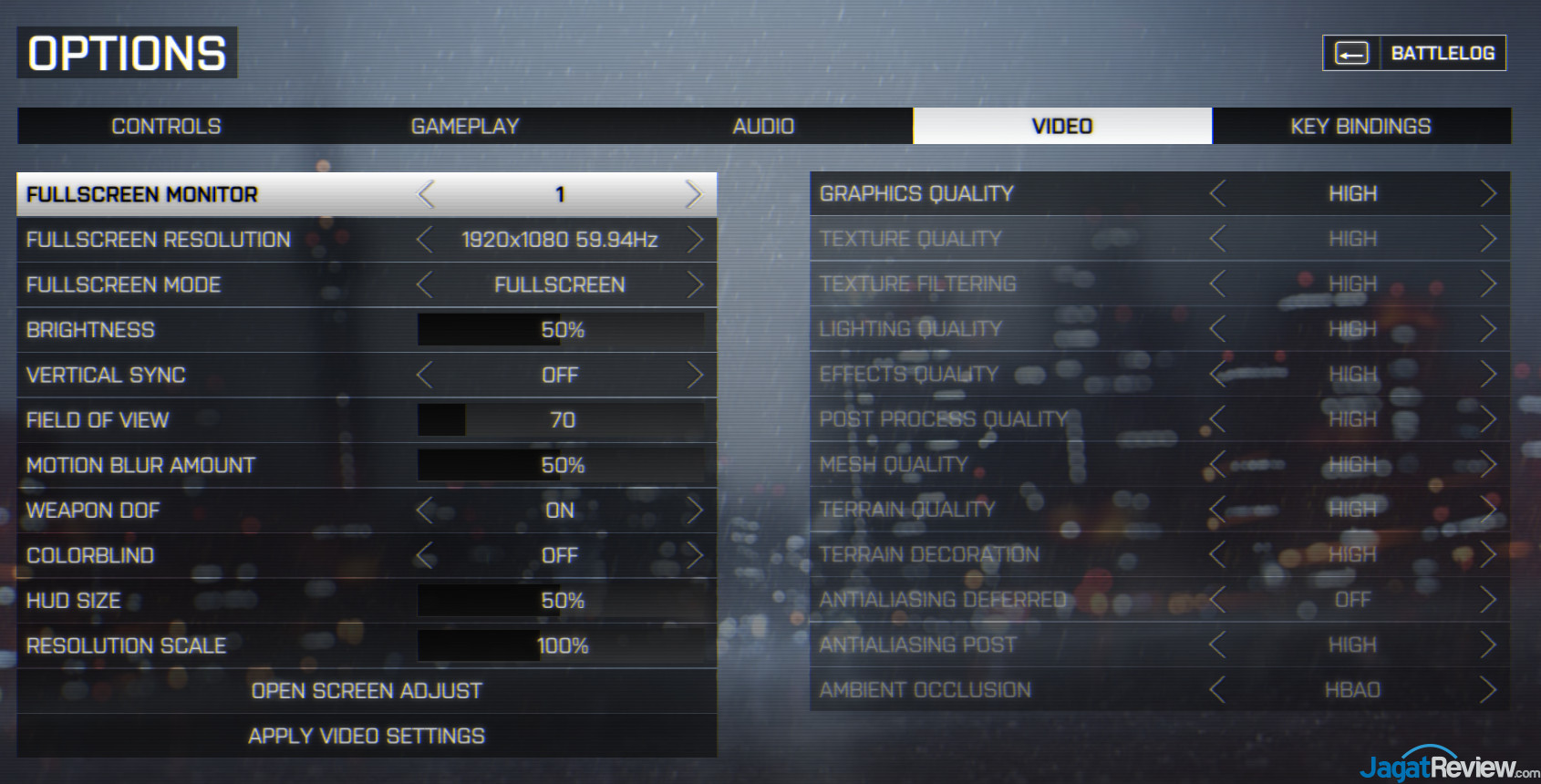
Task: Switch to the Controls tab
Action: (x=166, y=126)
